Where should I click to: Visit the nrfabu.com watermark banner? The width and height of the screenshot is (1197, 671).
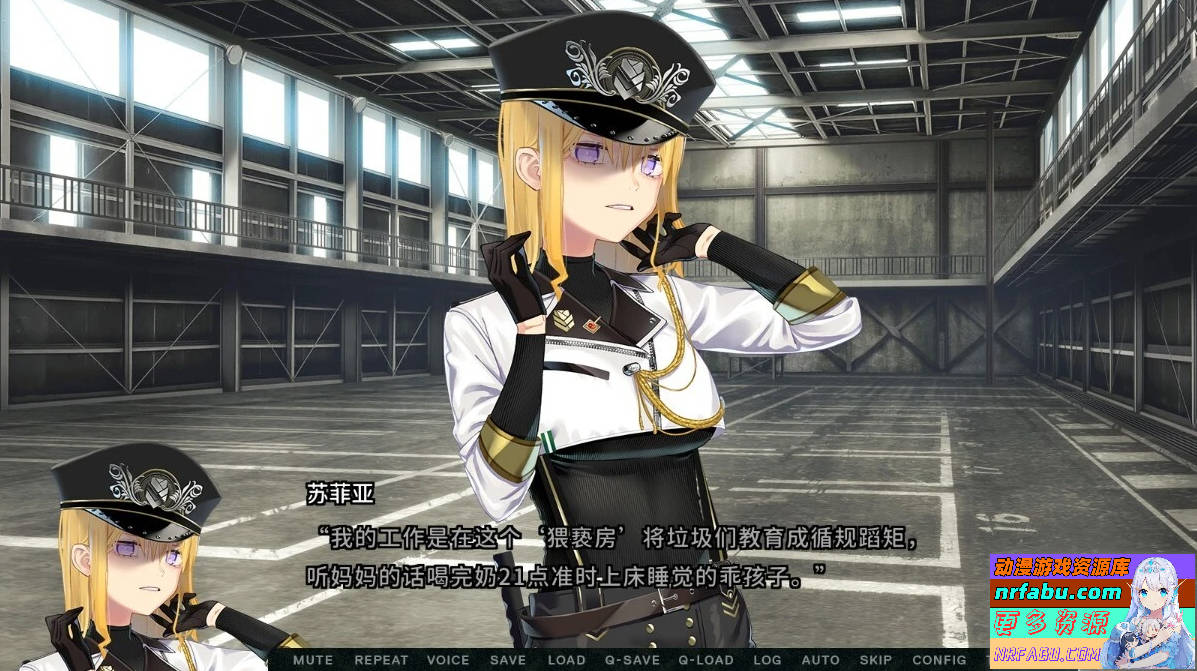click(x=1092, y=610)
